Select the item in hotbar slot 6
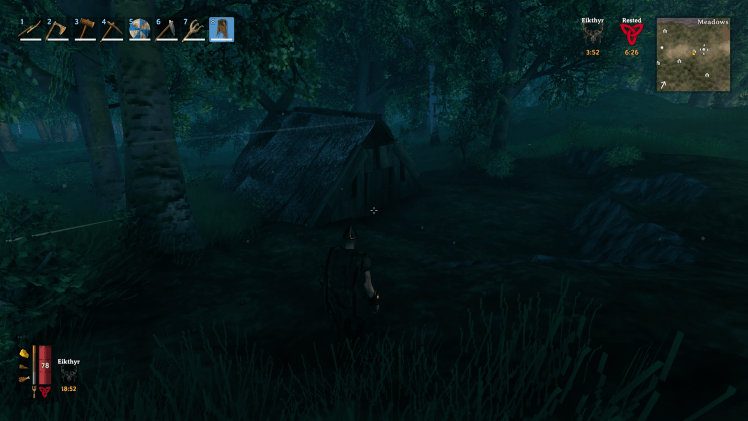Screen dimensions: 748x421 click(166, 29)
